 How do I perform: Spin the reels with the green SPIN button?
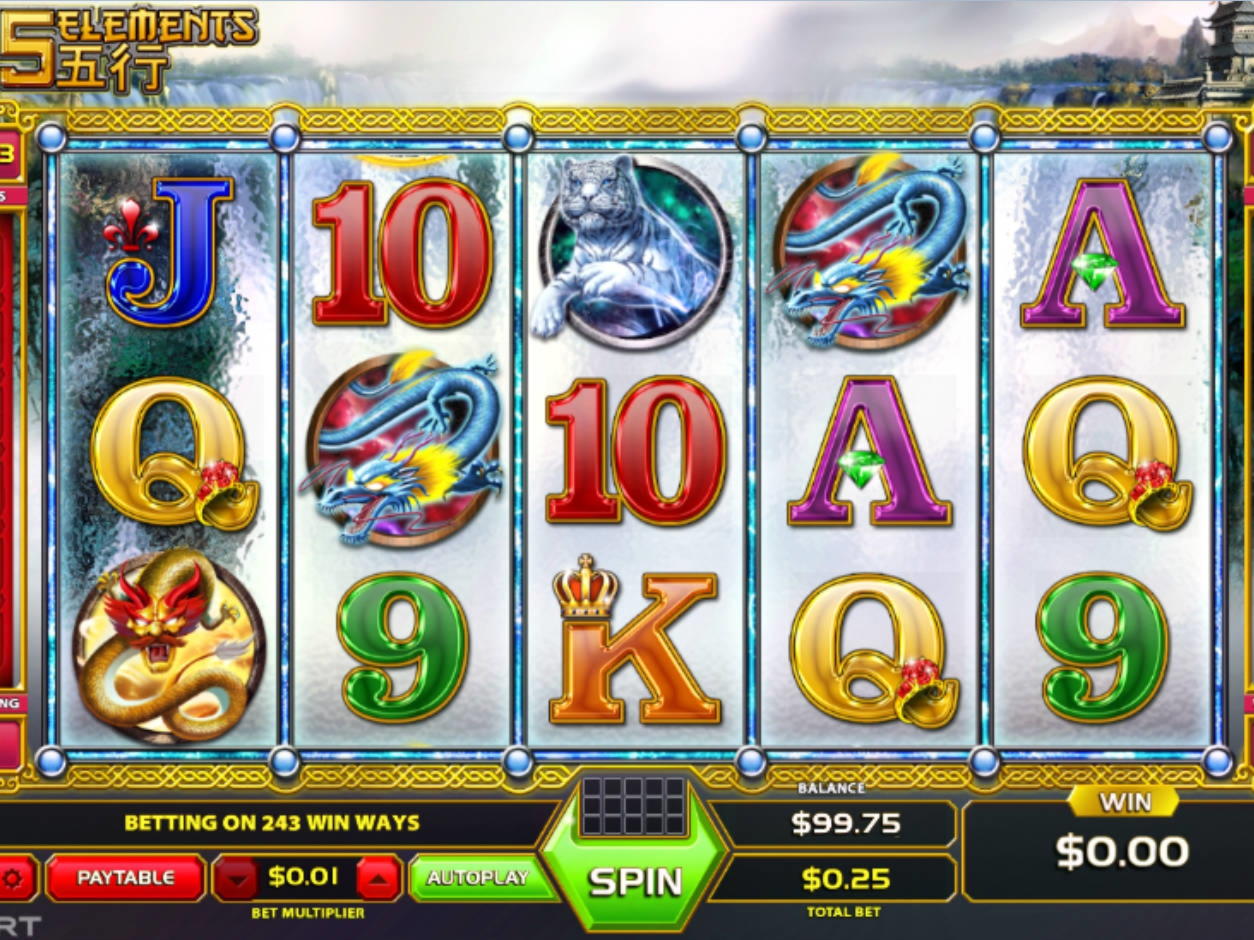(x=634, y=880)
